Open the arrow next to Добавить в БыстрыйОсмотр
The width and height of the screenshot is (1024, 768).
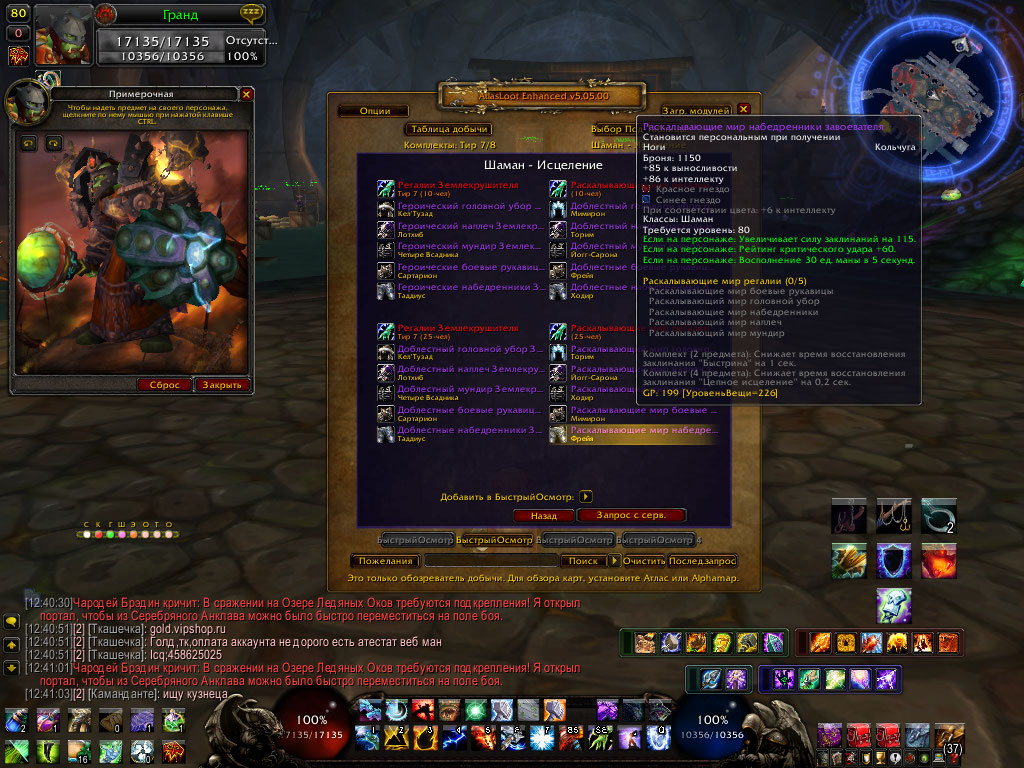[x=586, y=496]
